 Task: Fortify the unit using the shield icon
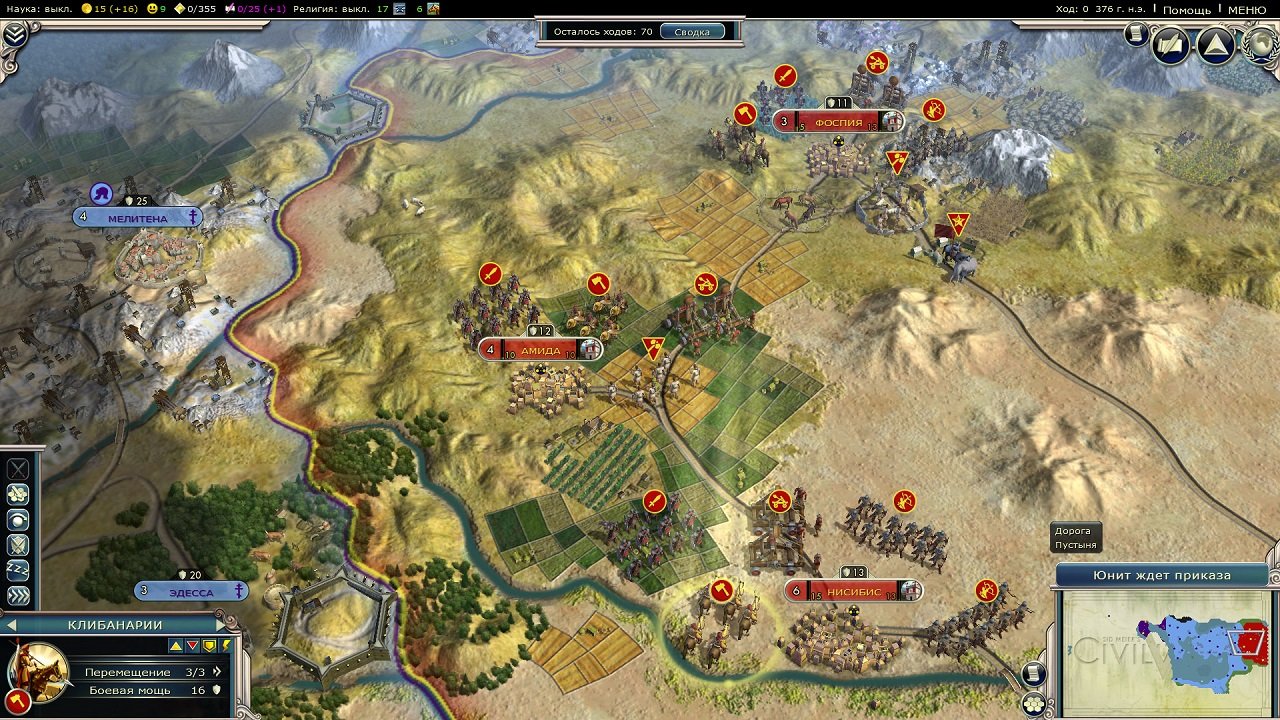pyautogui.click(x=16, y=543)
